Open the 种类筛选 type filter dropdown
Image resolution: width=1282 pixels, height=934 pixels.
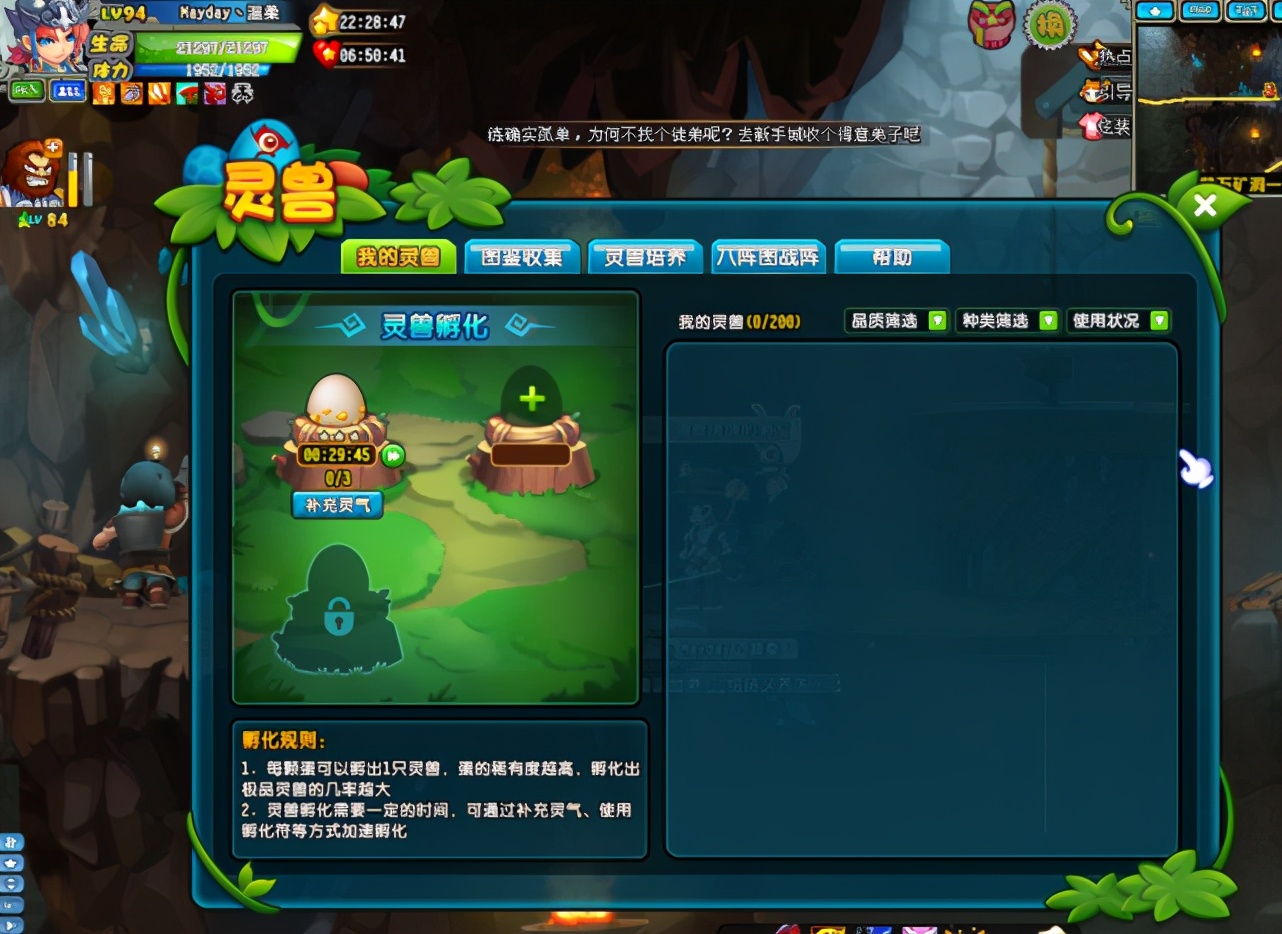[1006, 320]
